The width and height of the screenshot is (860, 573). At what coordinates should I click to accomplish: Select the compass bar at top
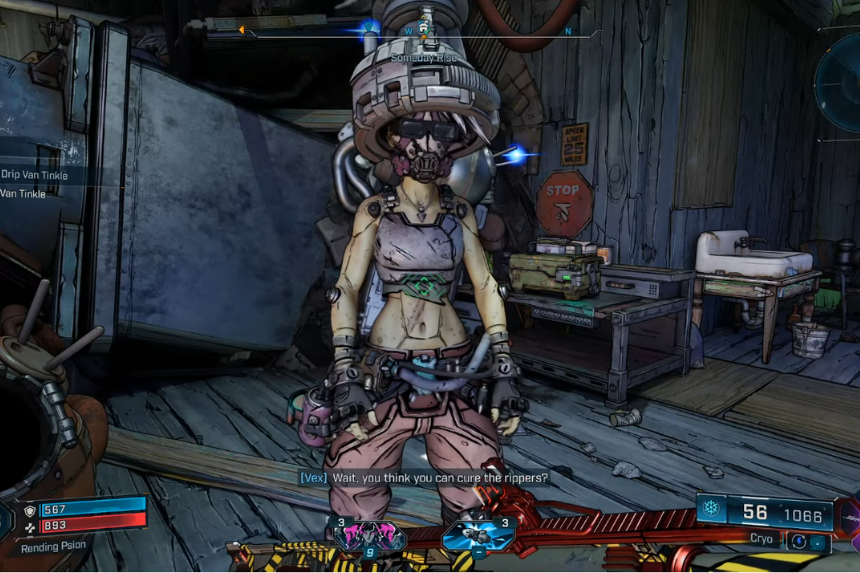(x=420, y=31)
